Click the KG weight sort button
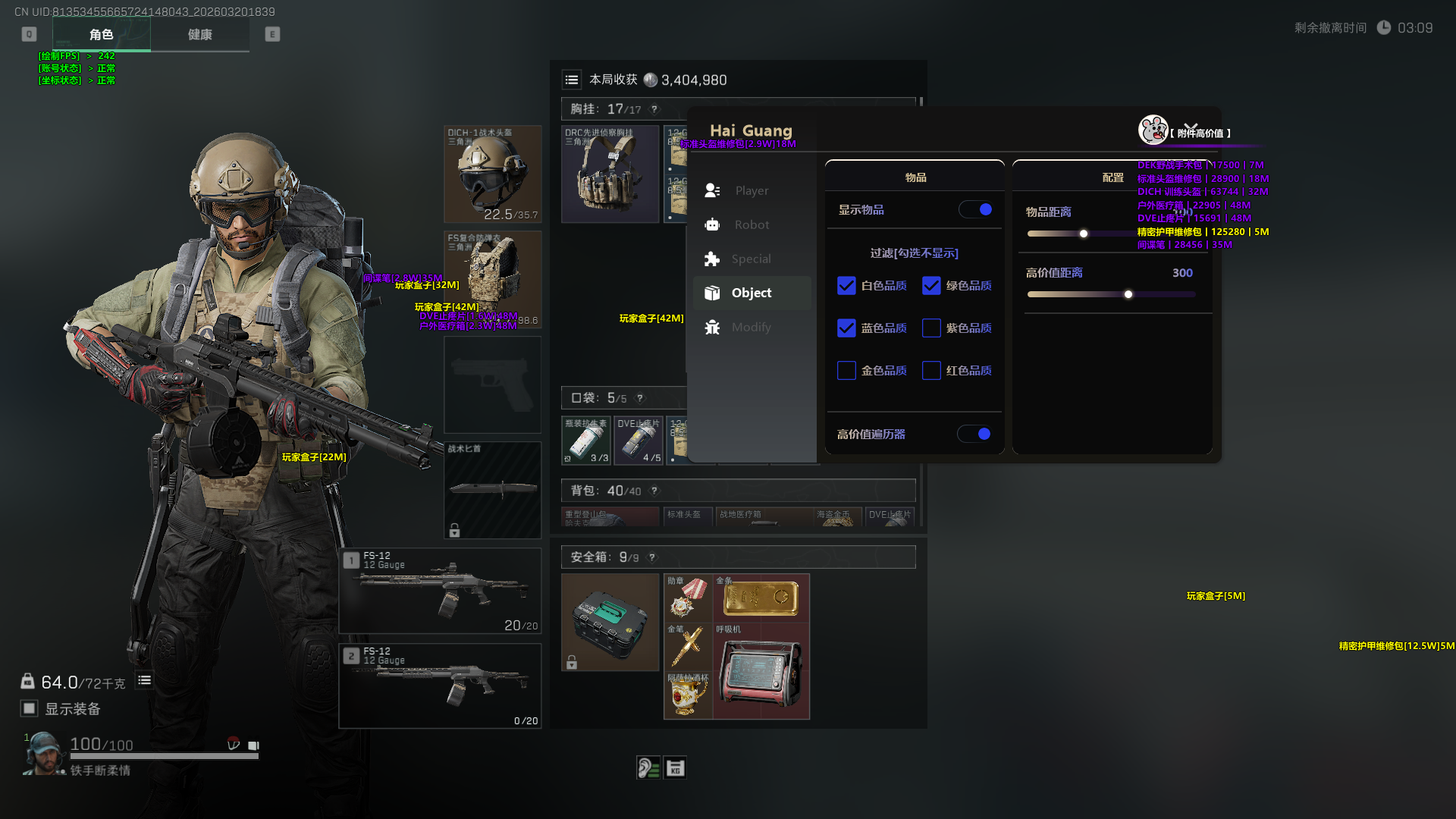The height and width of the screenshot is (819, 1456). tap(675, 768)
